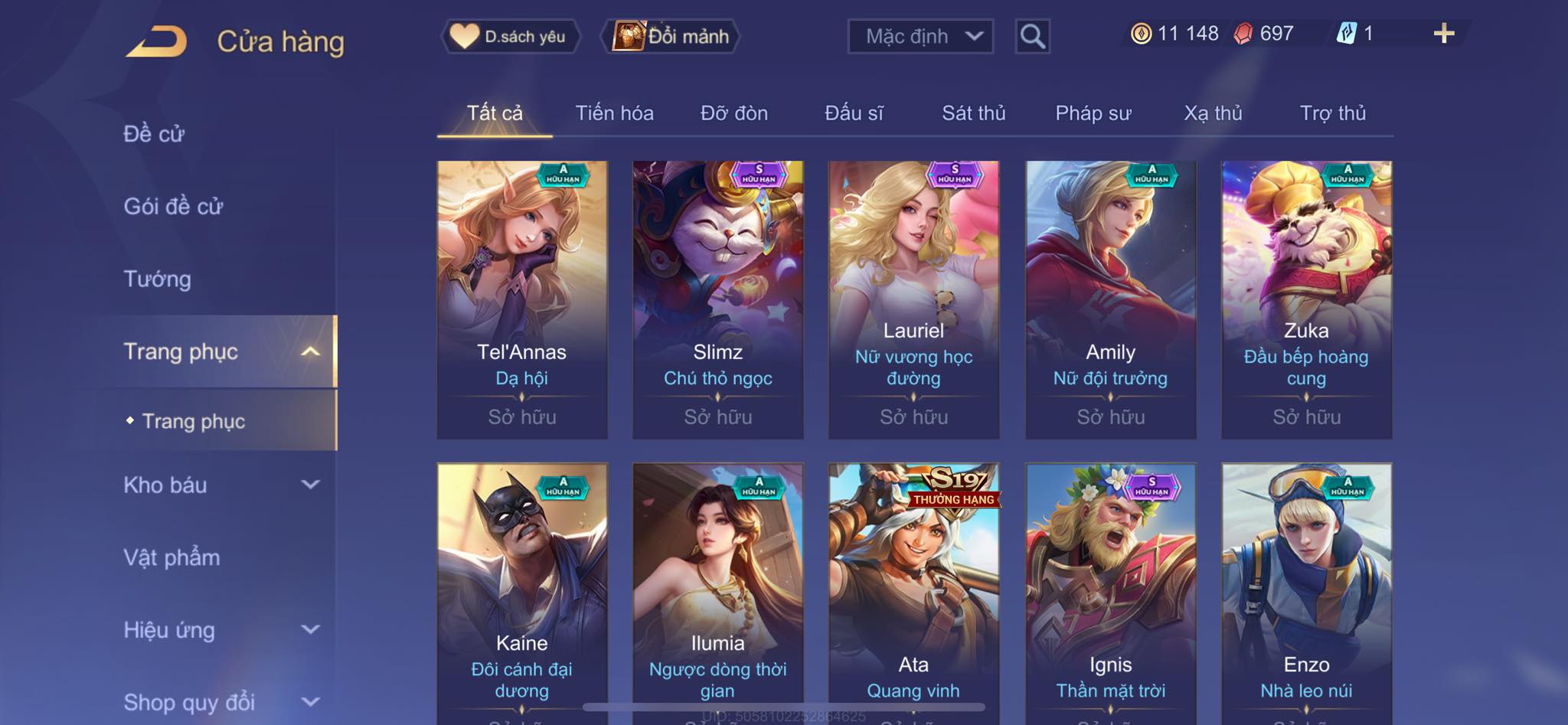Open the Đề cử menu entry
1568x725 pixels.
[154, 134]
